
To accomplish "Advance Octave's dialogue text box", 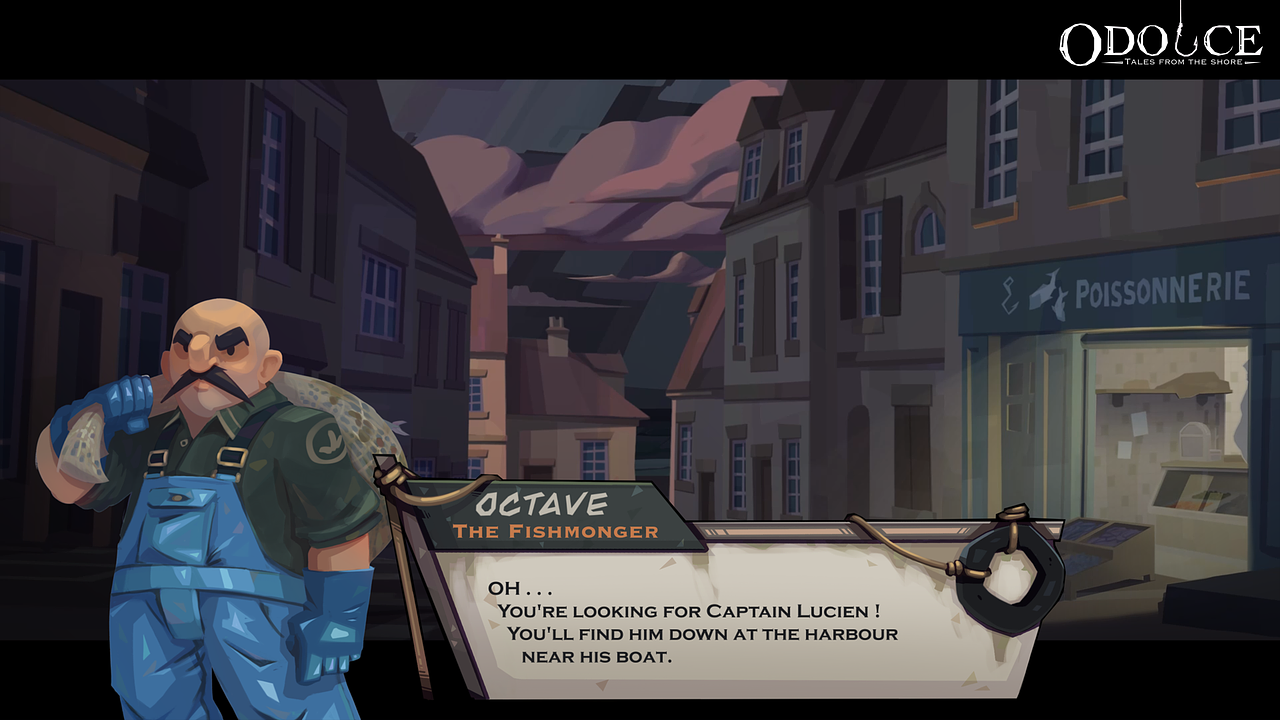I will pyautogui.click(x=735, y=620).
